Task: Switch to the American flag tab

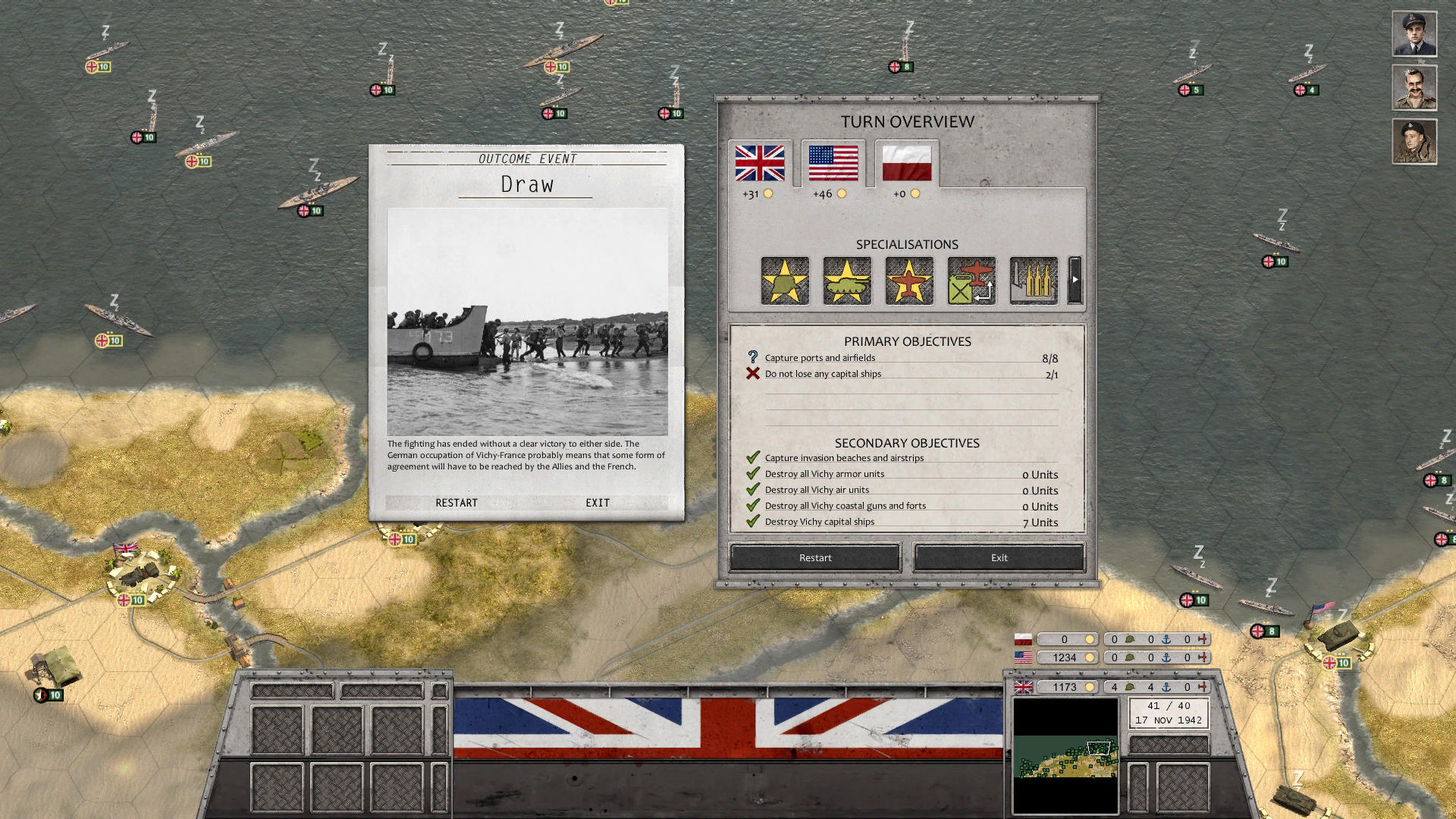Action: pyautogui.click(x=832, y=161)
